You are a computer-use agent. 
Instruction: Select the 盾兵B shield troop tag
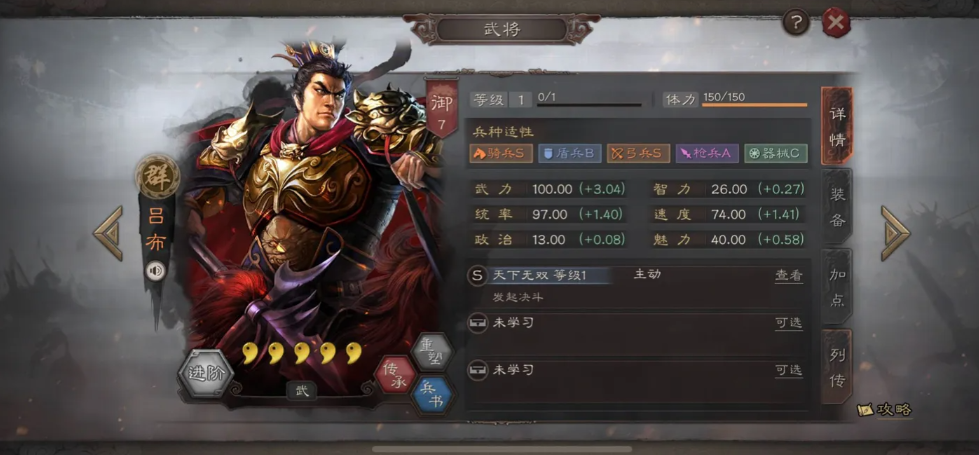coord(569,153)
